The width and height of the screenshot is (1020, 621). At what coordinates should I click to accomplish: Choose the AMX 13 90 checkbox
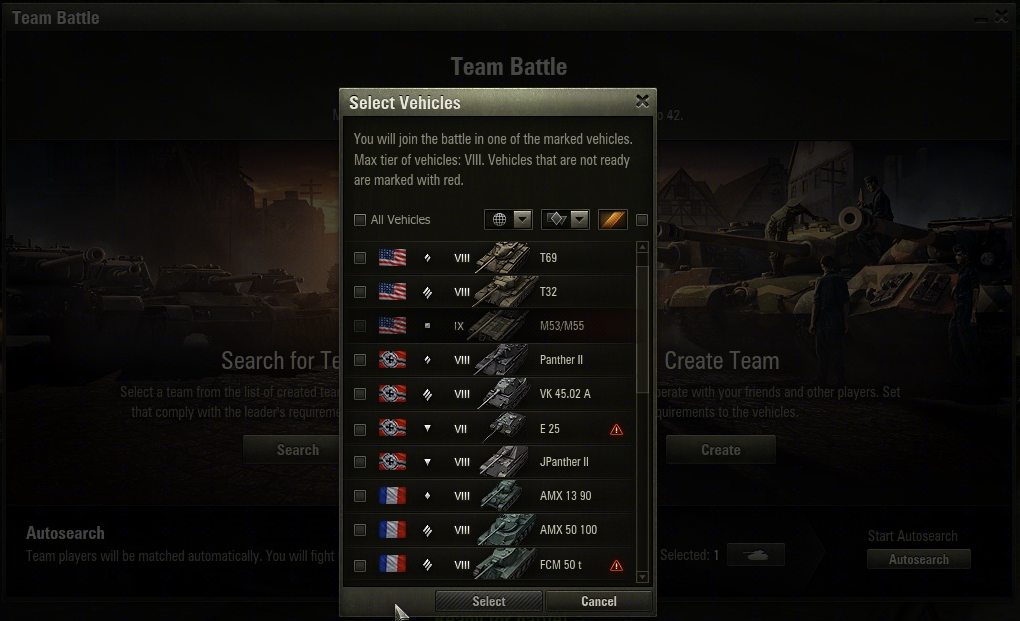click(360, 496)
